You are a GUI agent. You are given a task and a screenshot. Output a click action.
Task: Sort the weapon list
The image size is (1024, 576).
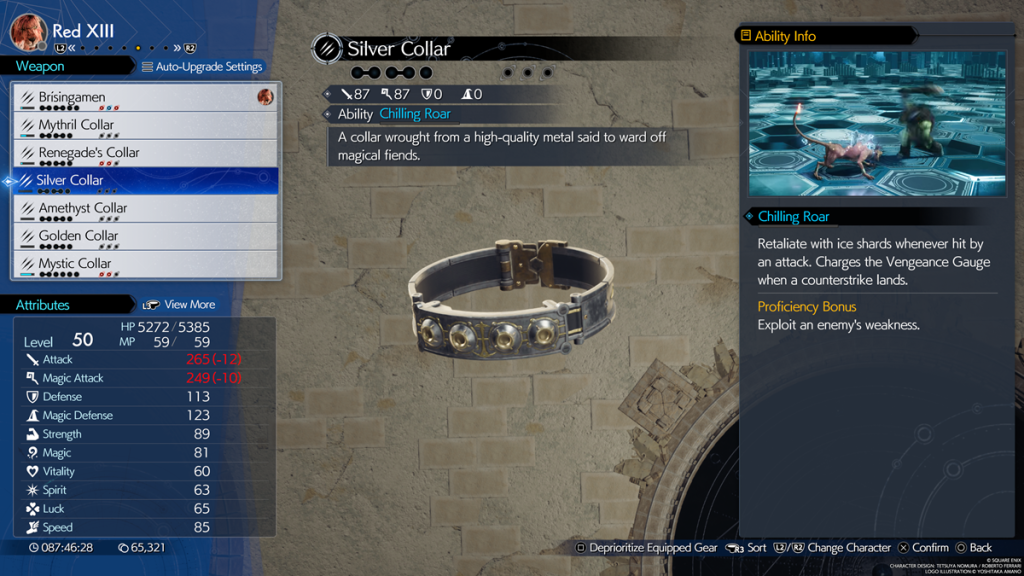pos(747,548)
